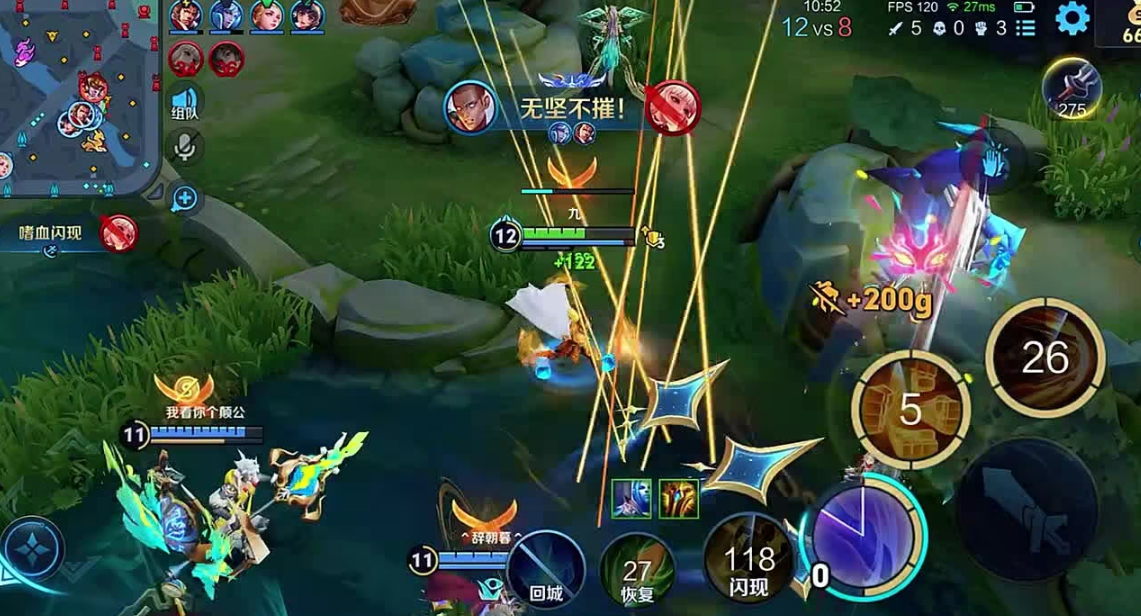Use the skill showing cooldown 26
1141x616 pixels.
click(x=1045, y=357)
